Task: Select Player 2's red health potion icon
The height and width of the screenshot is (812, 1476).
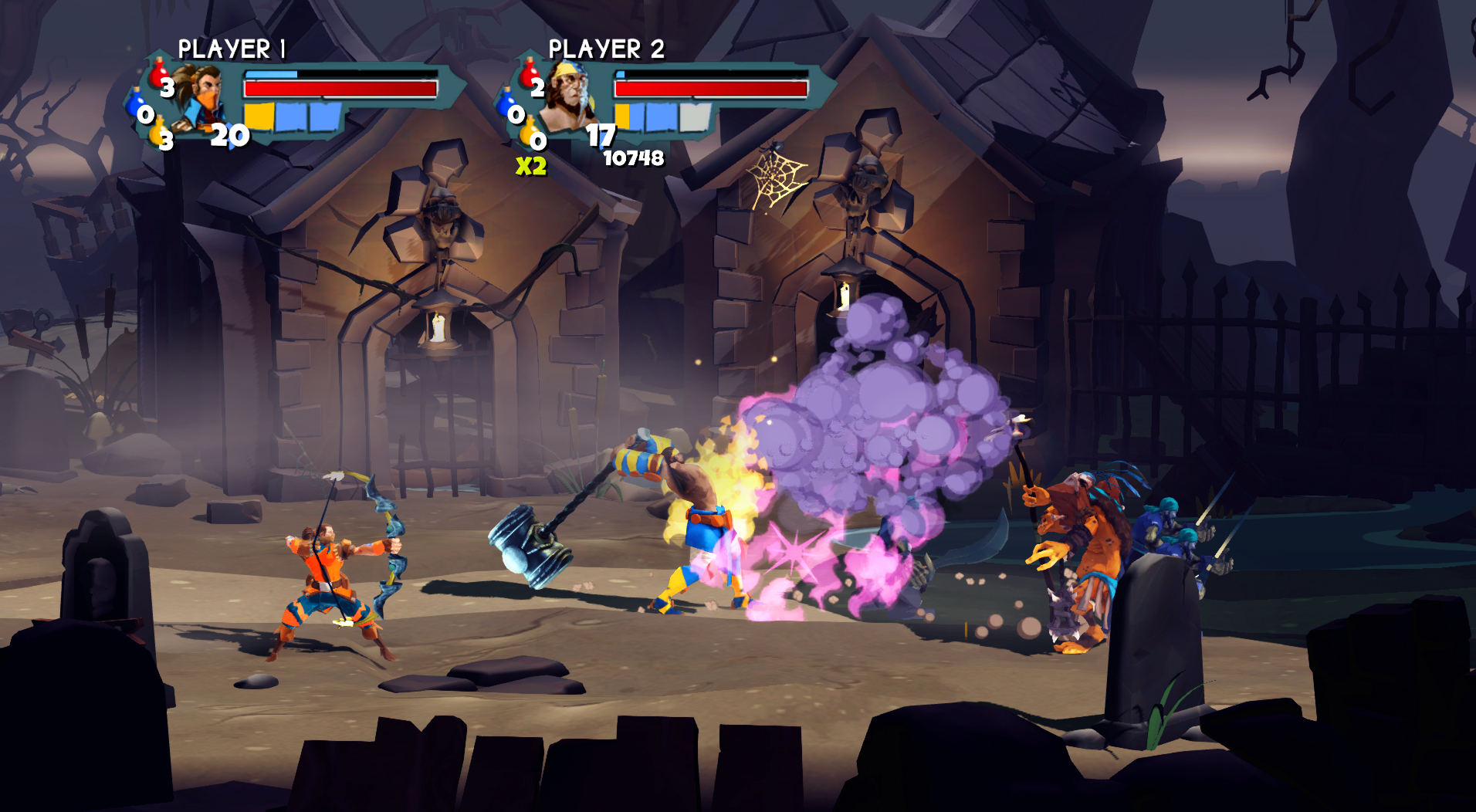Action: point(527,73)
